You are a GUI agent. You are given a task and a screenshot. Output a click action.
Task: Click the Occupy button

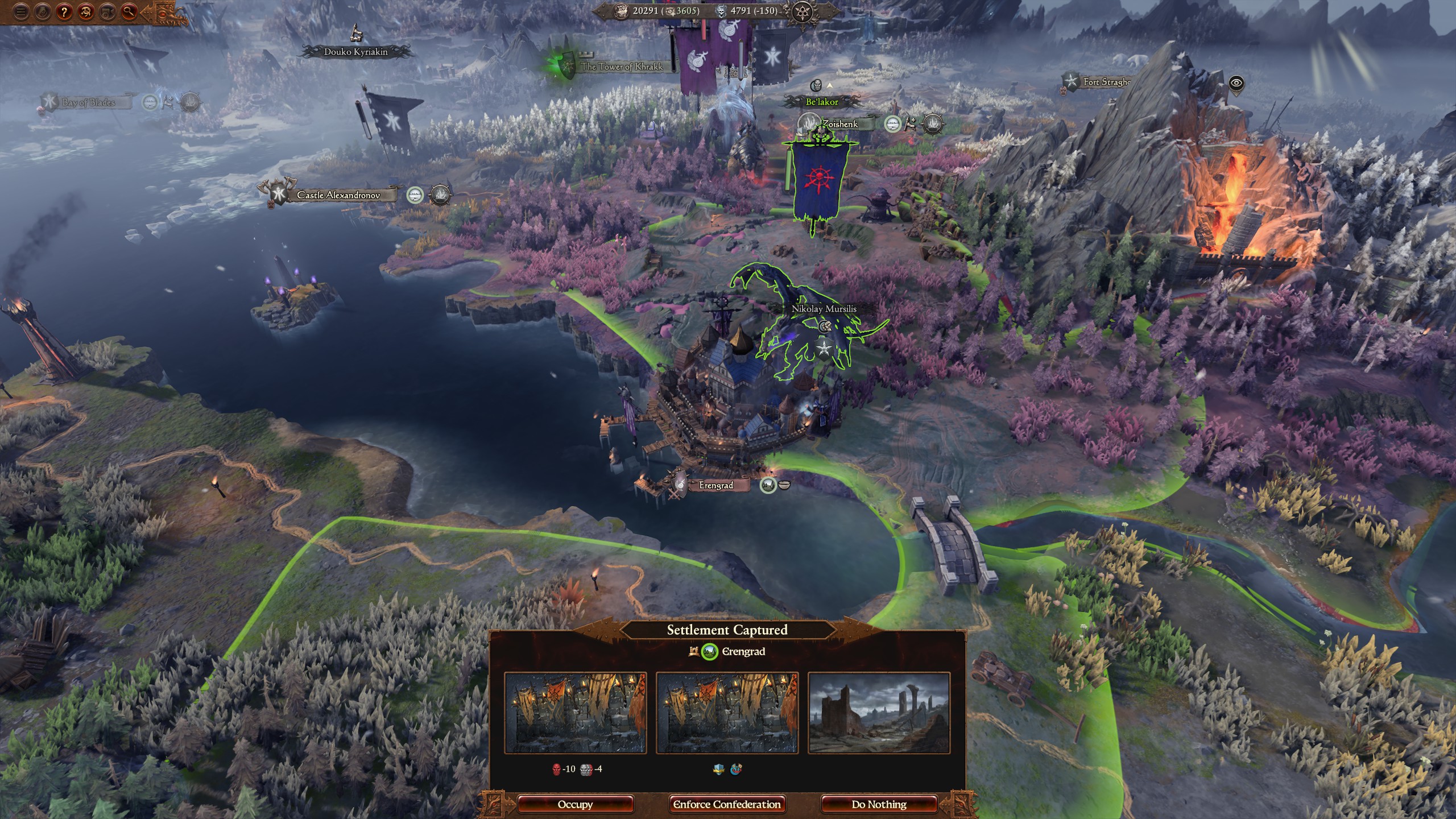pyautogui.click(x=576, y=804)
